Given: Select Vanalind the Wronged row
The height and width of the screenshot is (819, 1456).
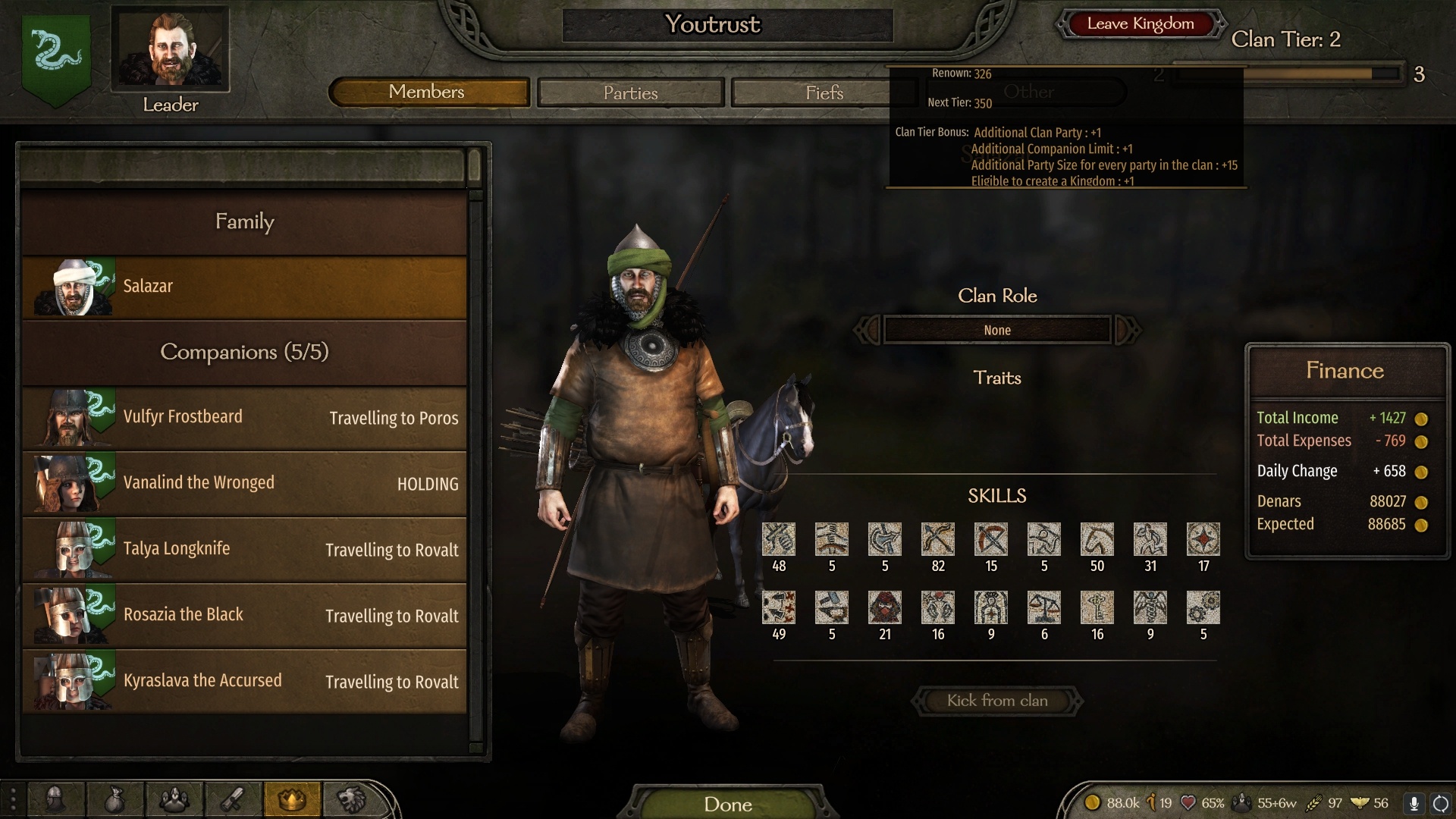Looking at the screenshot, I should [244, 484].
